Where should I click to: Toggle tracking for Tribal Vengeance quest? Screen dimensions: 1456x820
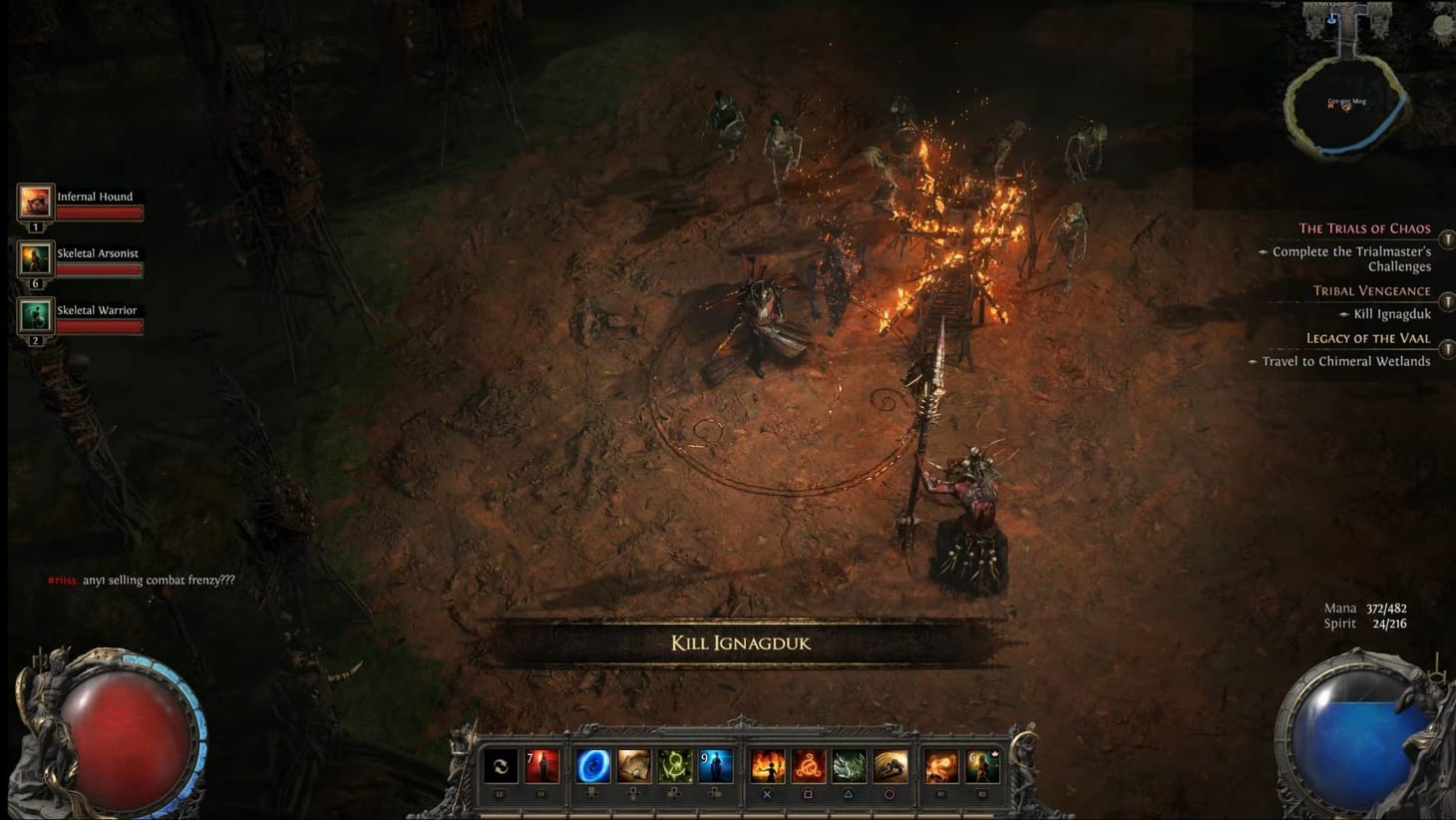[x=1446, y=300]
